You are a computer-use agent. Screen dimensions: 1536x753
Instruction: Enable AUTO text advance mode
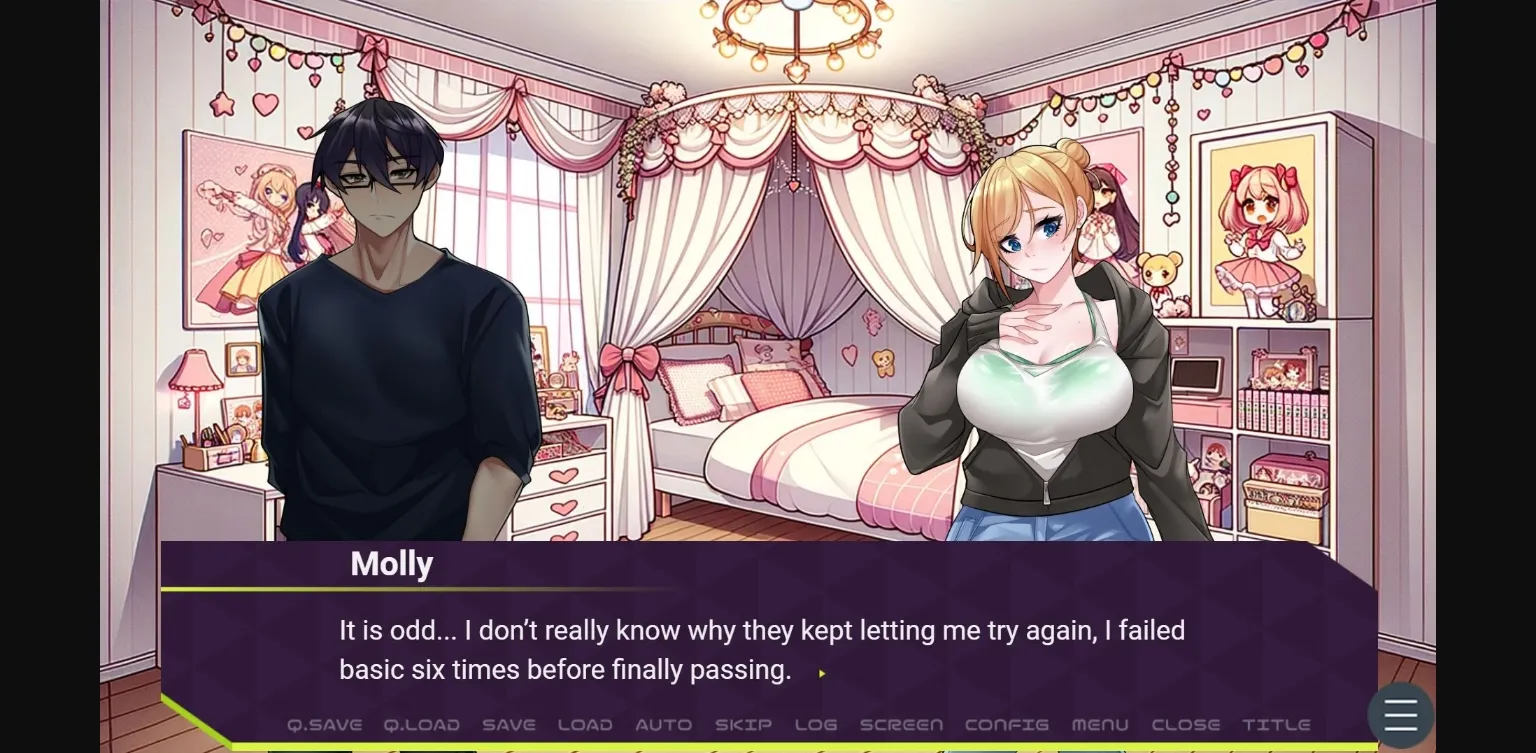[x=663, y=724]
